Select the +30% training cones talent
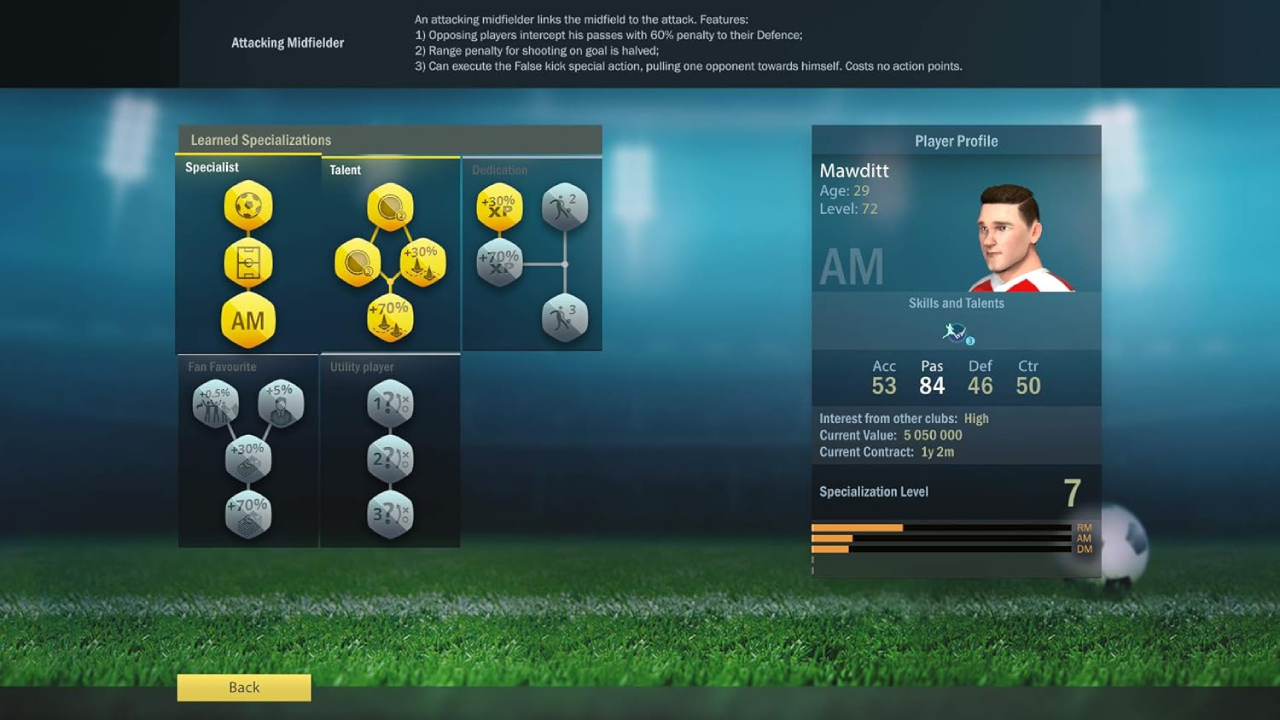 (x=423, y=262)
